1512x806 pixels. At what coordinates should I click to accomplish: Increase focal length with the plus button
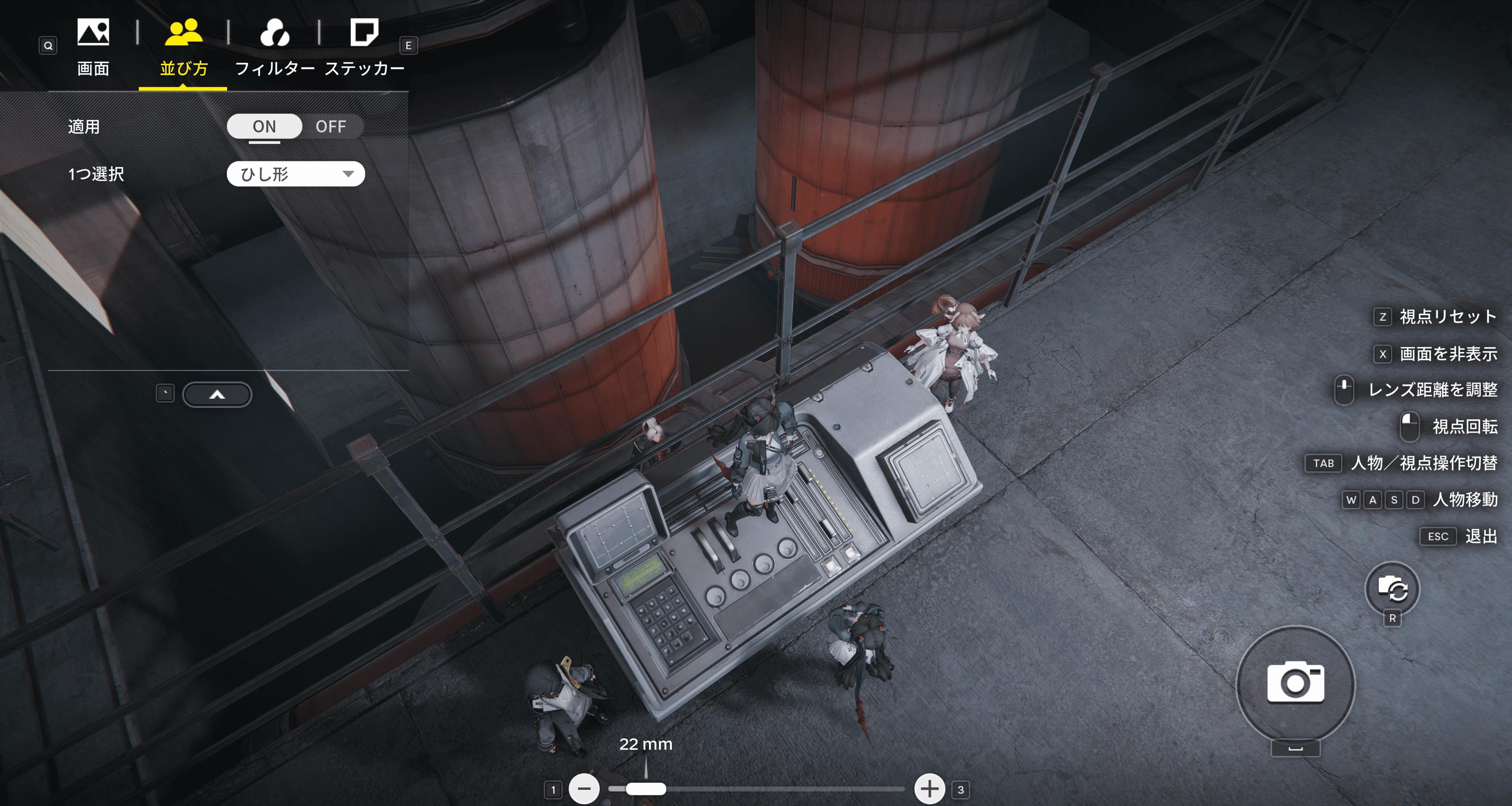pos(929,788)
